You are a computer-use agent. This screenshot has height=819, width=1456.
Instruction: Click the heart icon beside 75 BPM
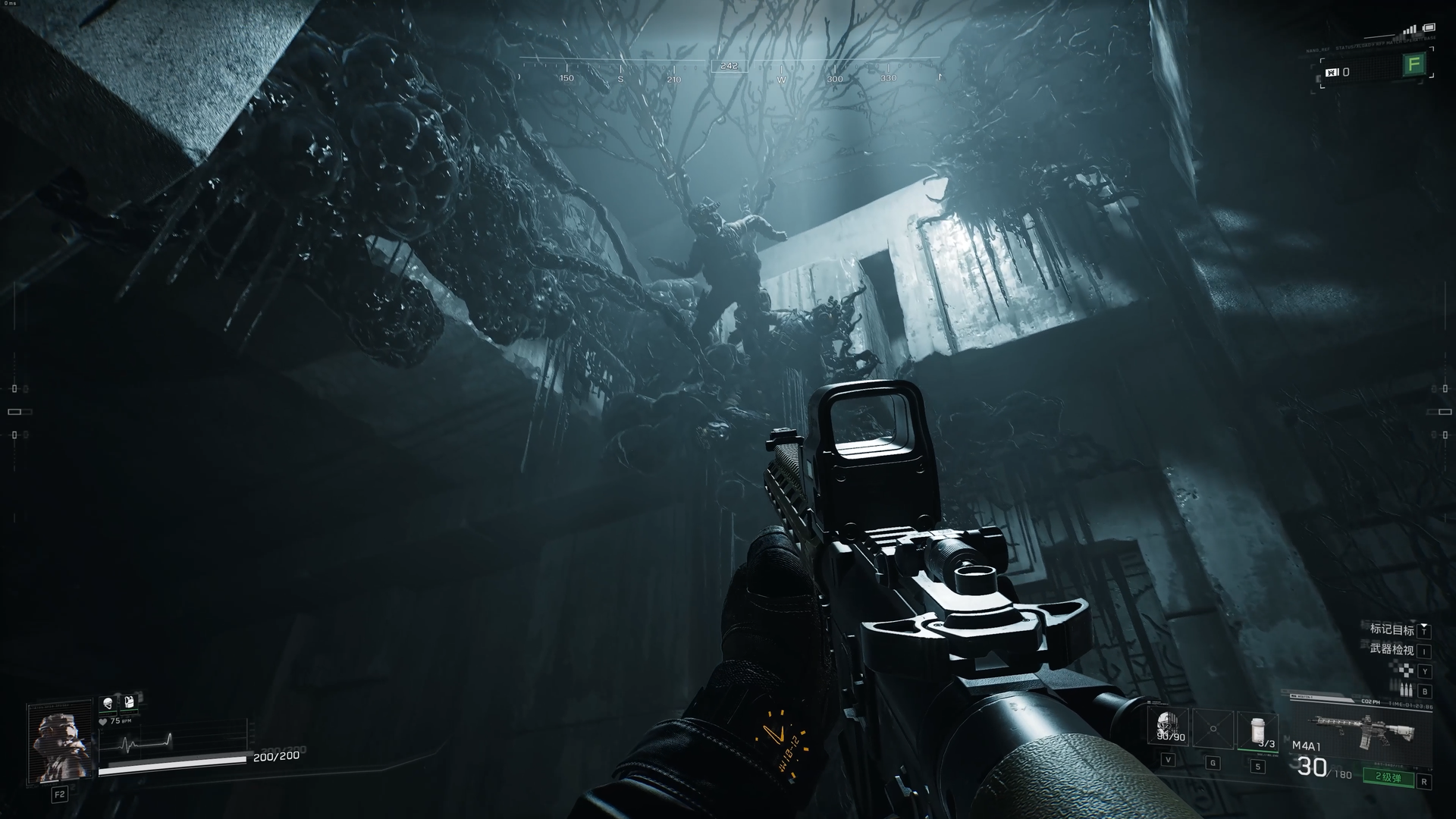point(102,722)
